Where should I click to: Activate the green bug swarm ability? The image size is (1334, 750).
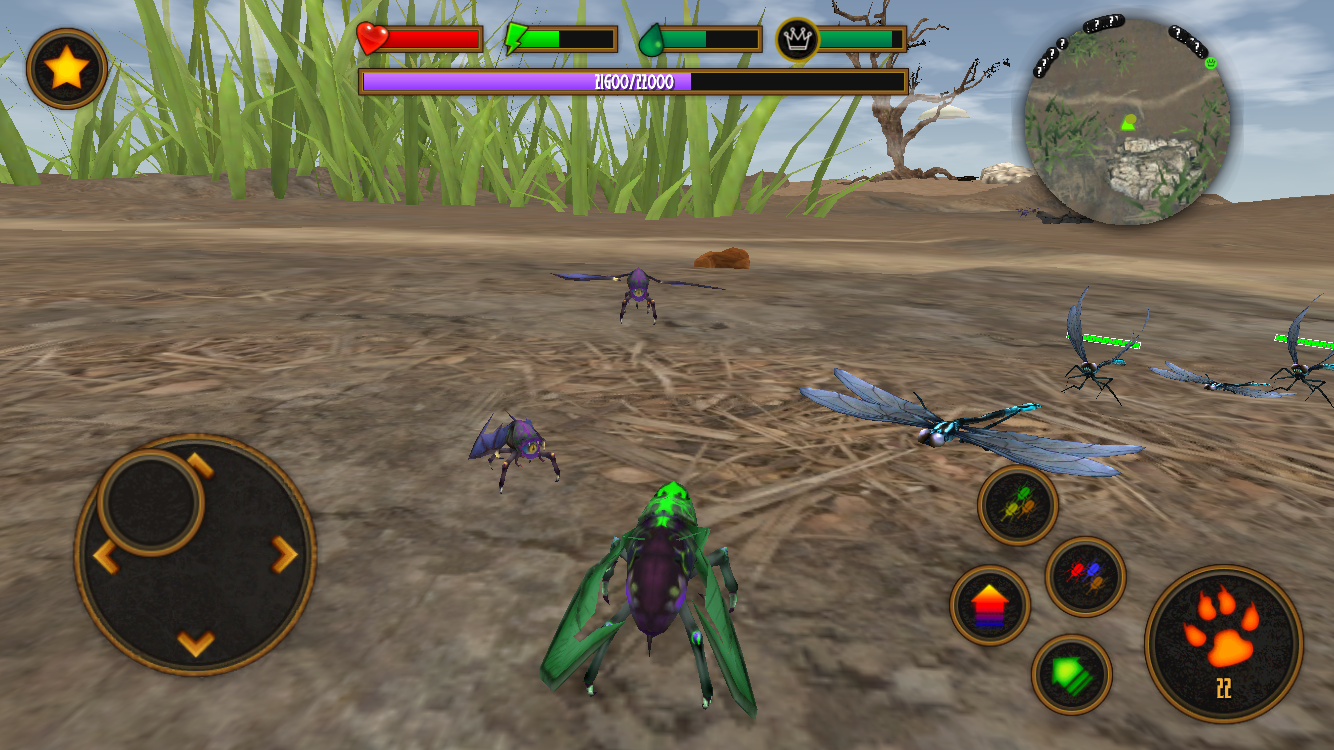click(x=1016, y=504)
